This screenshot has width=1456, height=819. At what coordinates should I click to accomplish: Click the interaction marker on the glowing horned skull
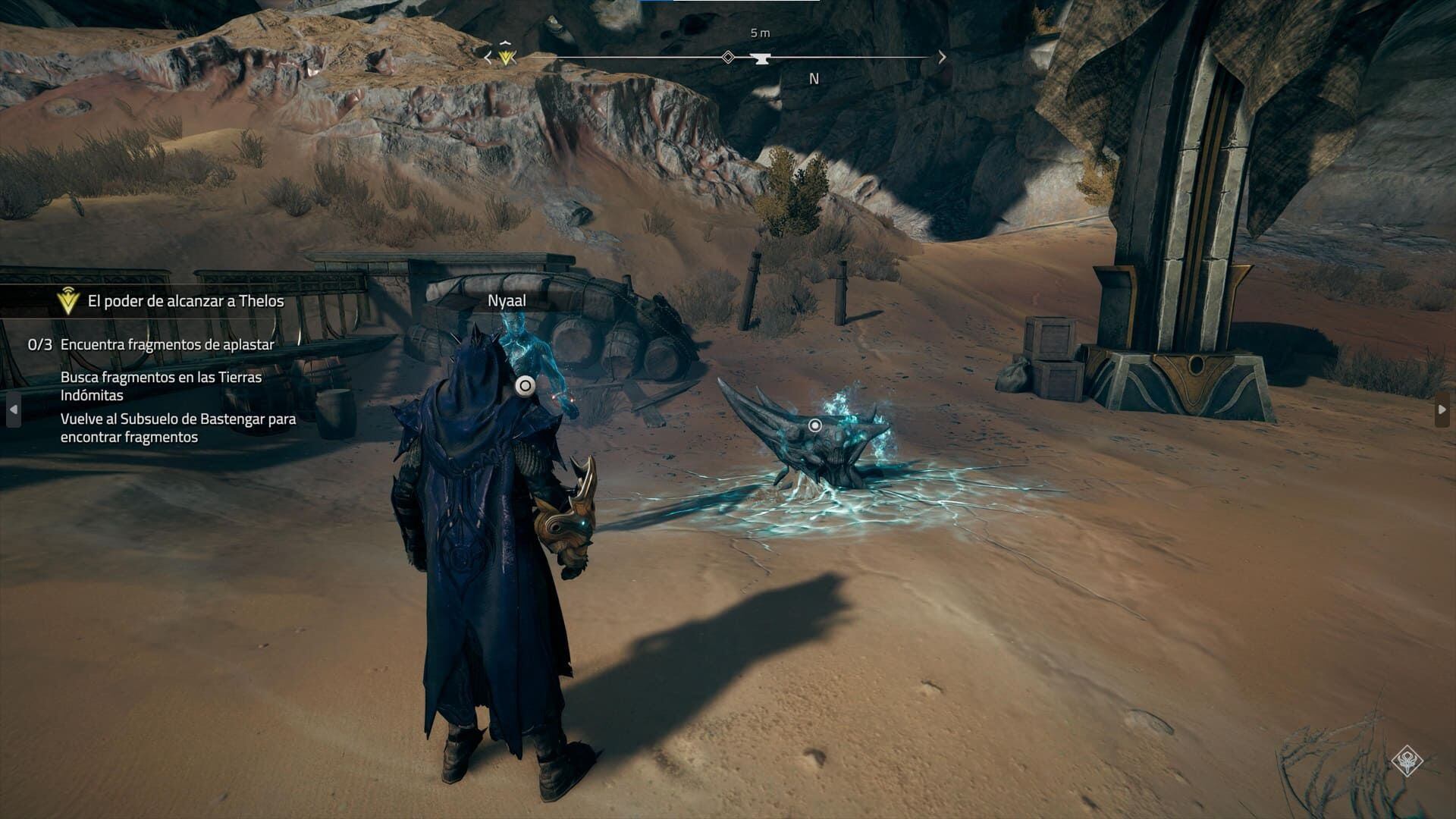(814, 425)
